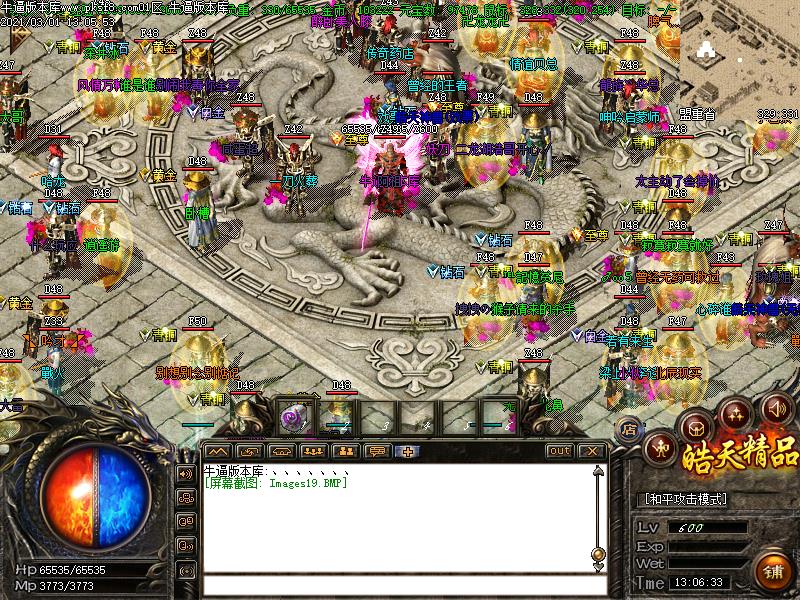Toggle sound with the round speaker button
This screenshot has width=800, height=600.
(776, 407)
